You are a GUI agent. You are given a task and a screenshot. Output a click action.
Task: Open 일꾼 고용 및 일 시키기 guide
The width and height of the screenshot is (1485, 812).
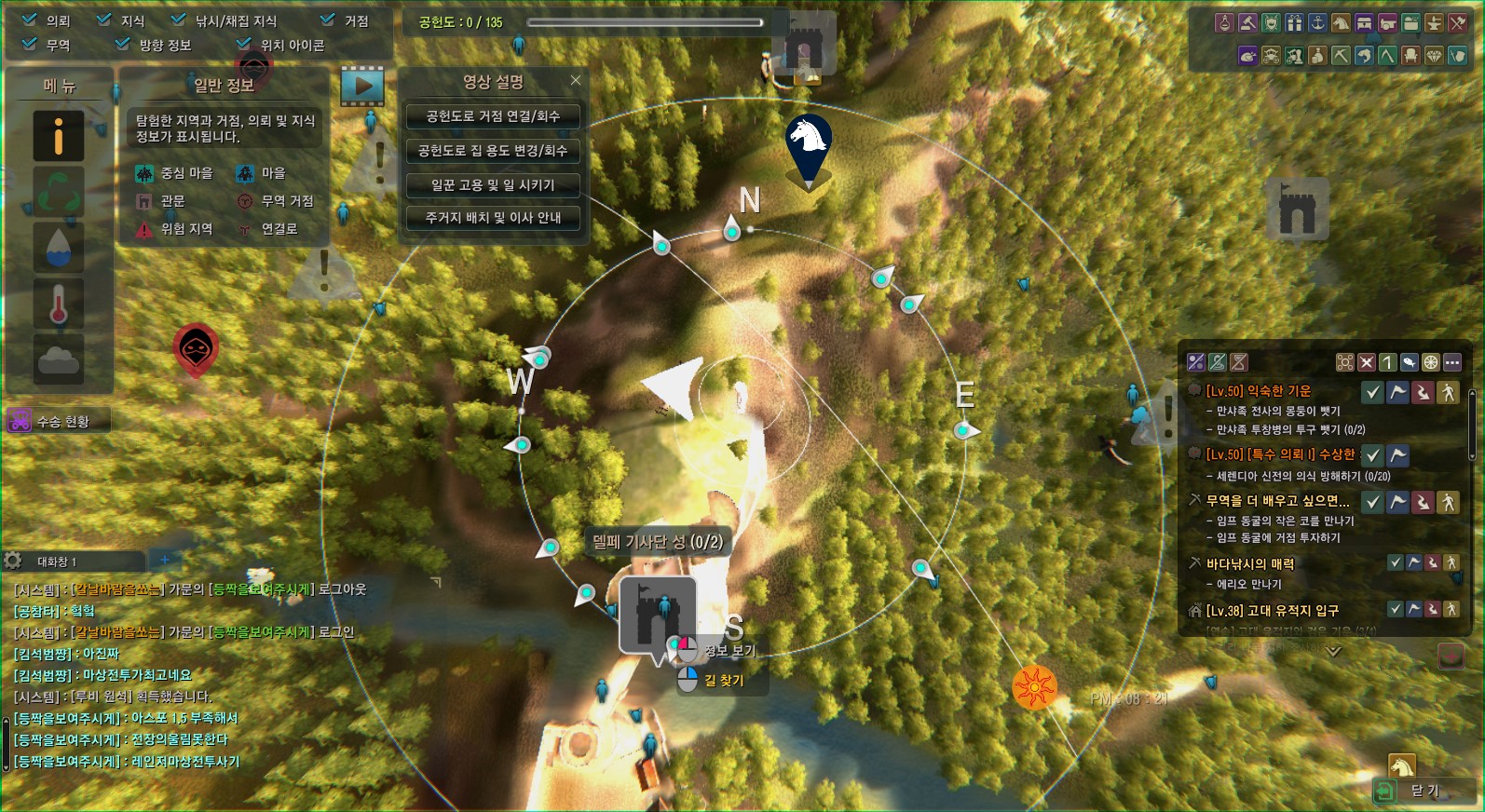point(493,185)
